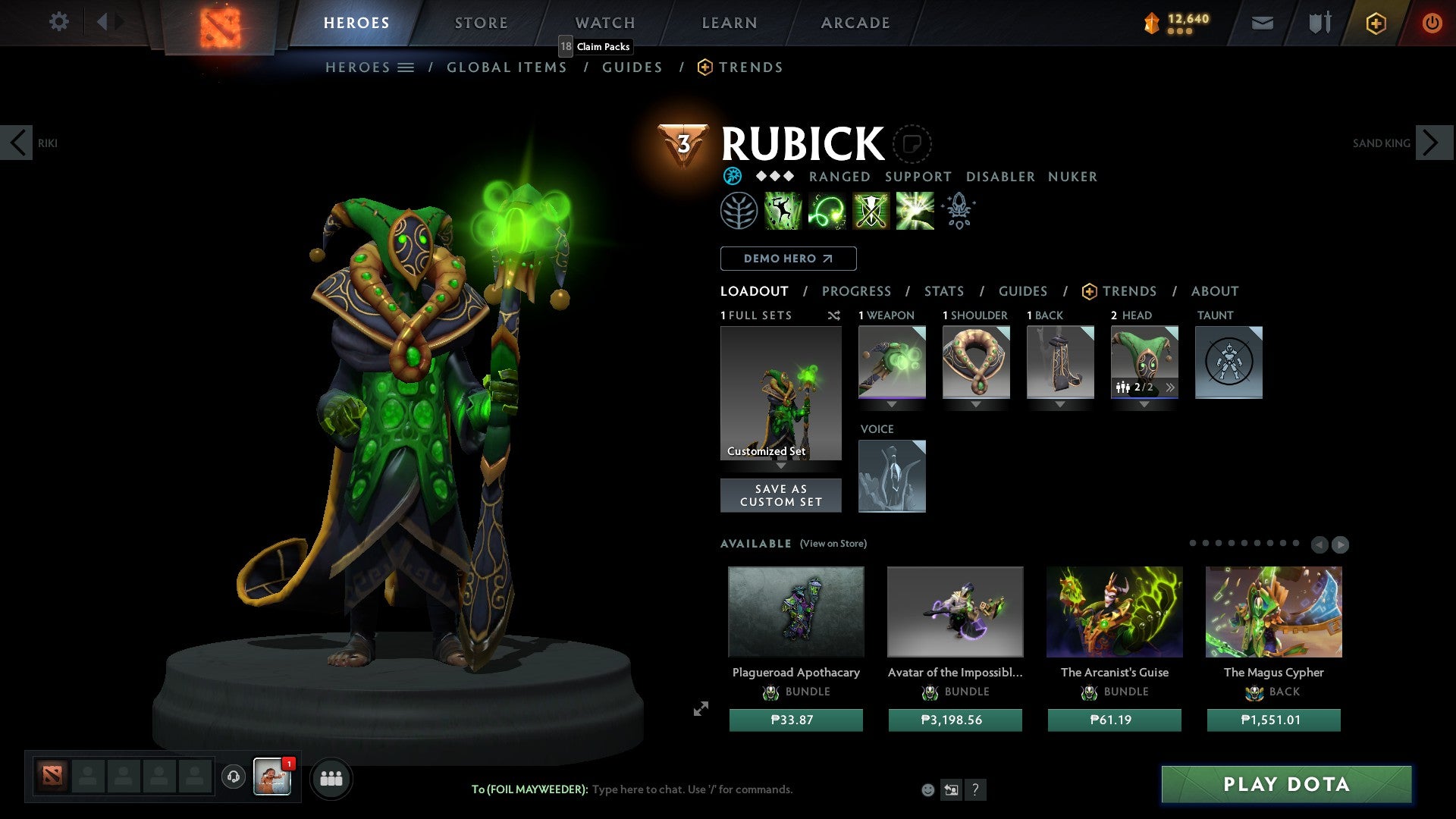Open the Dota Plus hexagon icon
1456x819 pixels.
pyautogui.click(x=1375, y=23)
